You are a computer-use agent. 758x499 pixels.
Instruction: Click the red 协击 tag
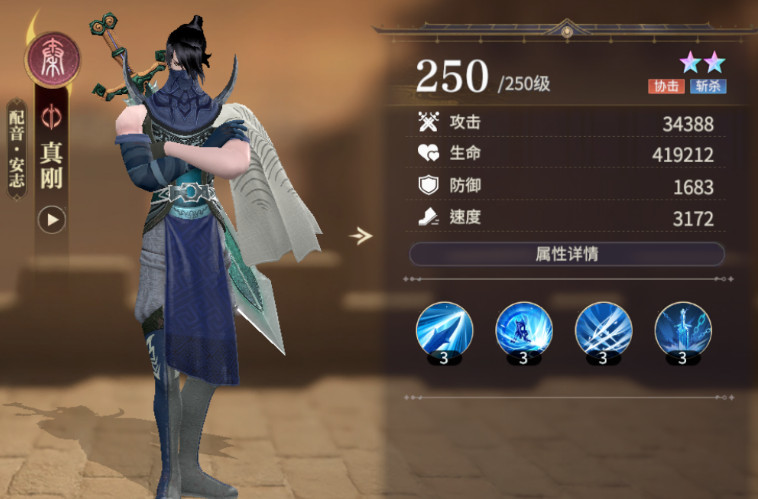(666, 86)
